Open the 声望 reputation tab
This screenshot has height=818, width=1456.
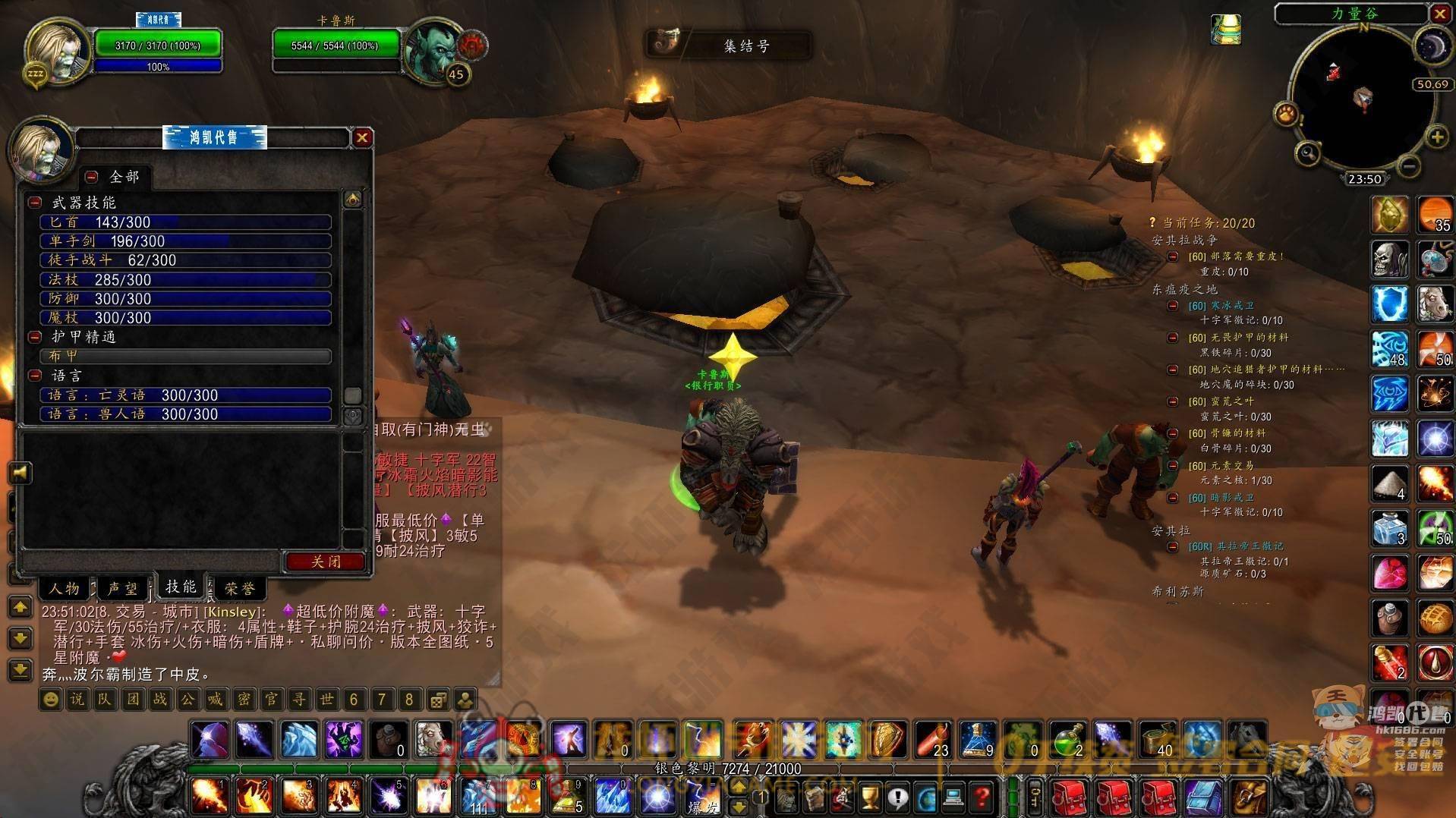[123, 588]
